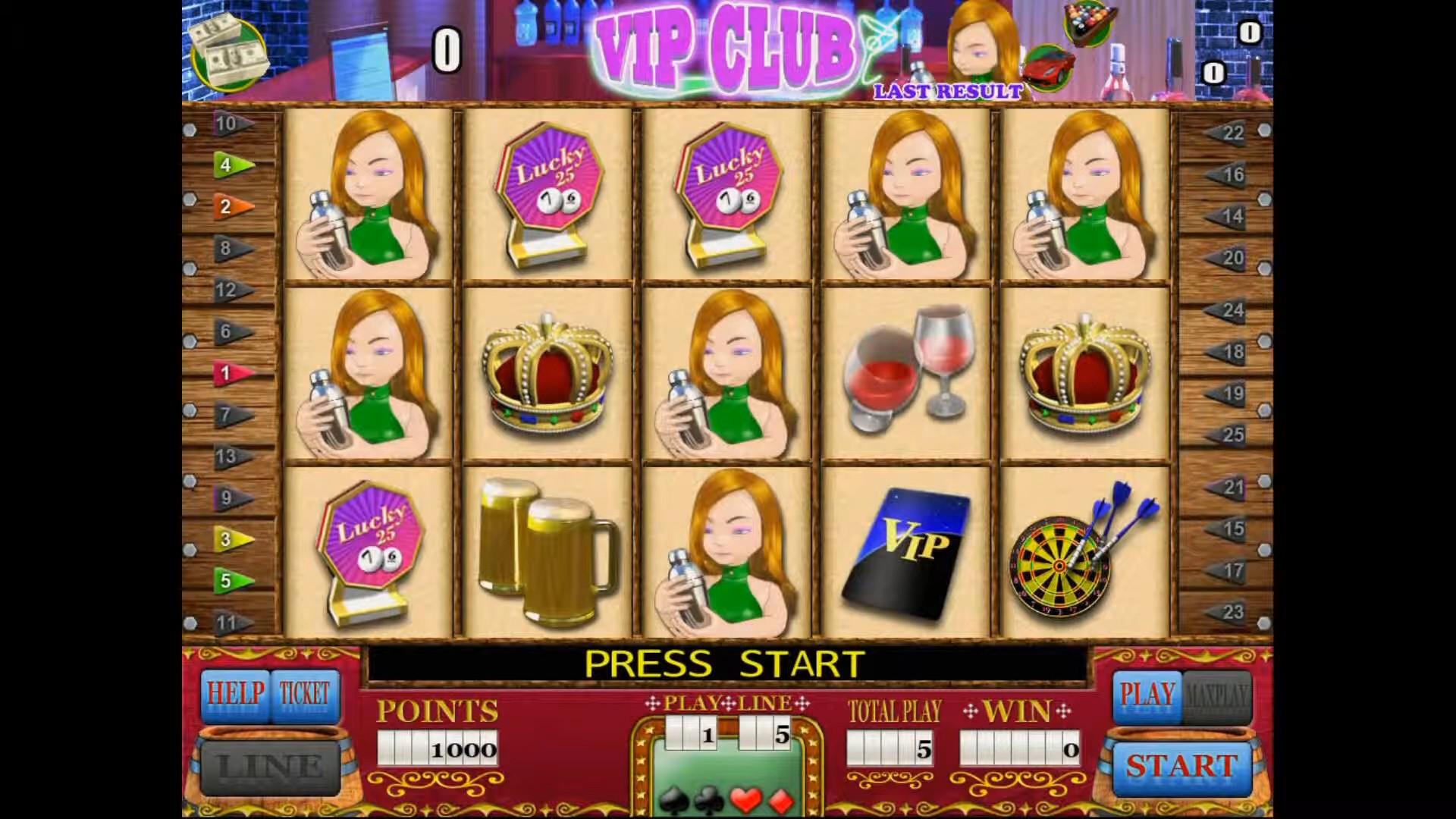Open the HELP screen
The image size is (1456, 819).
click(x=235, y=695)
